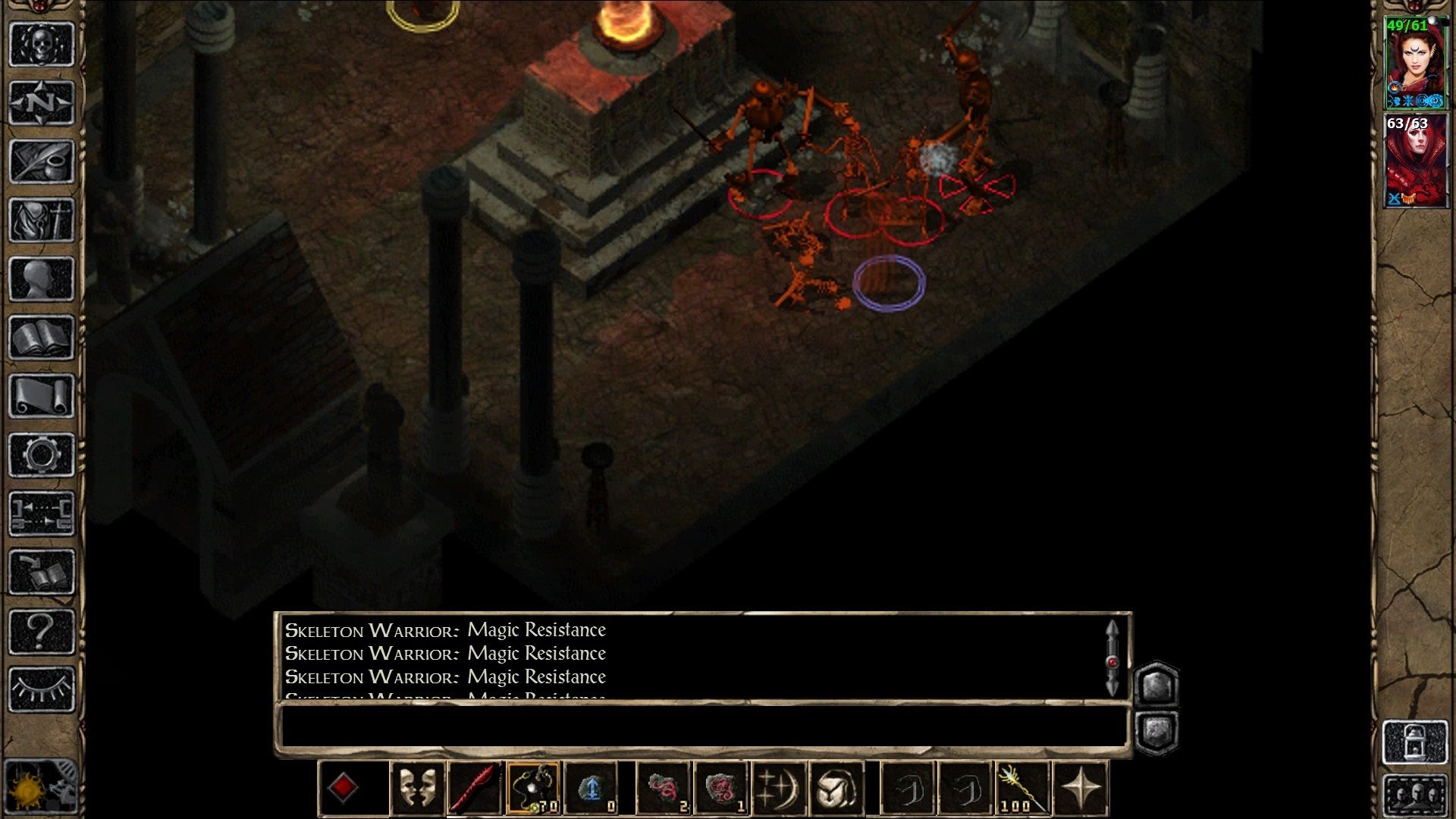Activate the special ability star icon

click(x=1083, y=786)
